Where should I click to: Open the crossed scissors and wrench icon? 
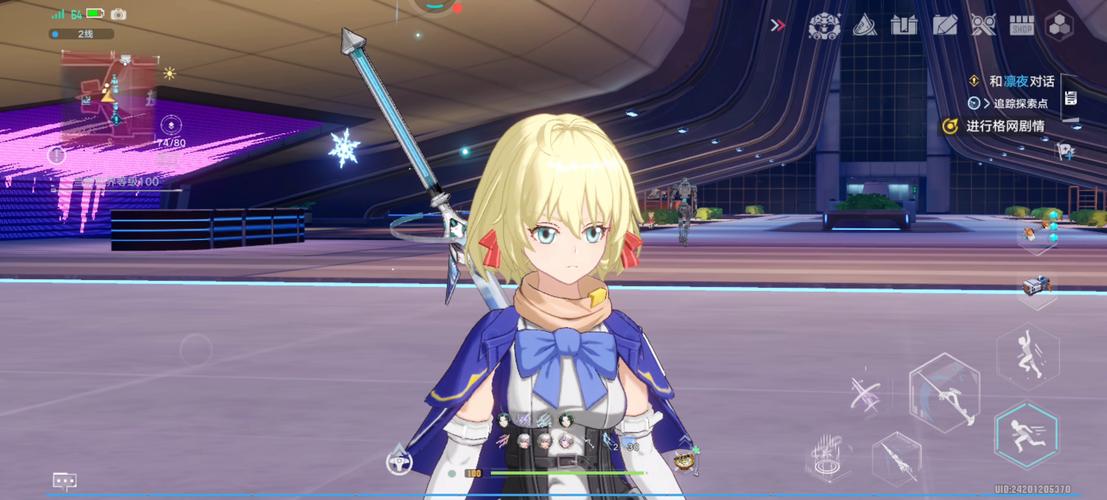981,26
